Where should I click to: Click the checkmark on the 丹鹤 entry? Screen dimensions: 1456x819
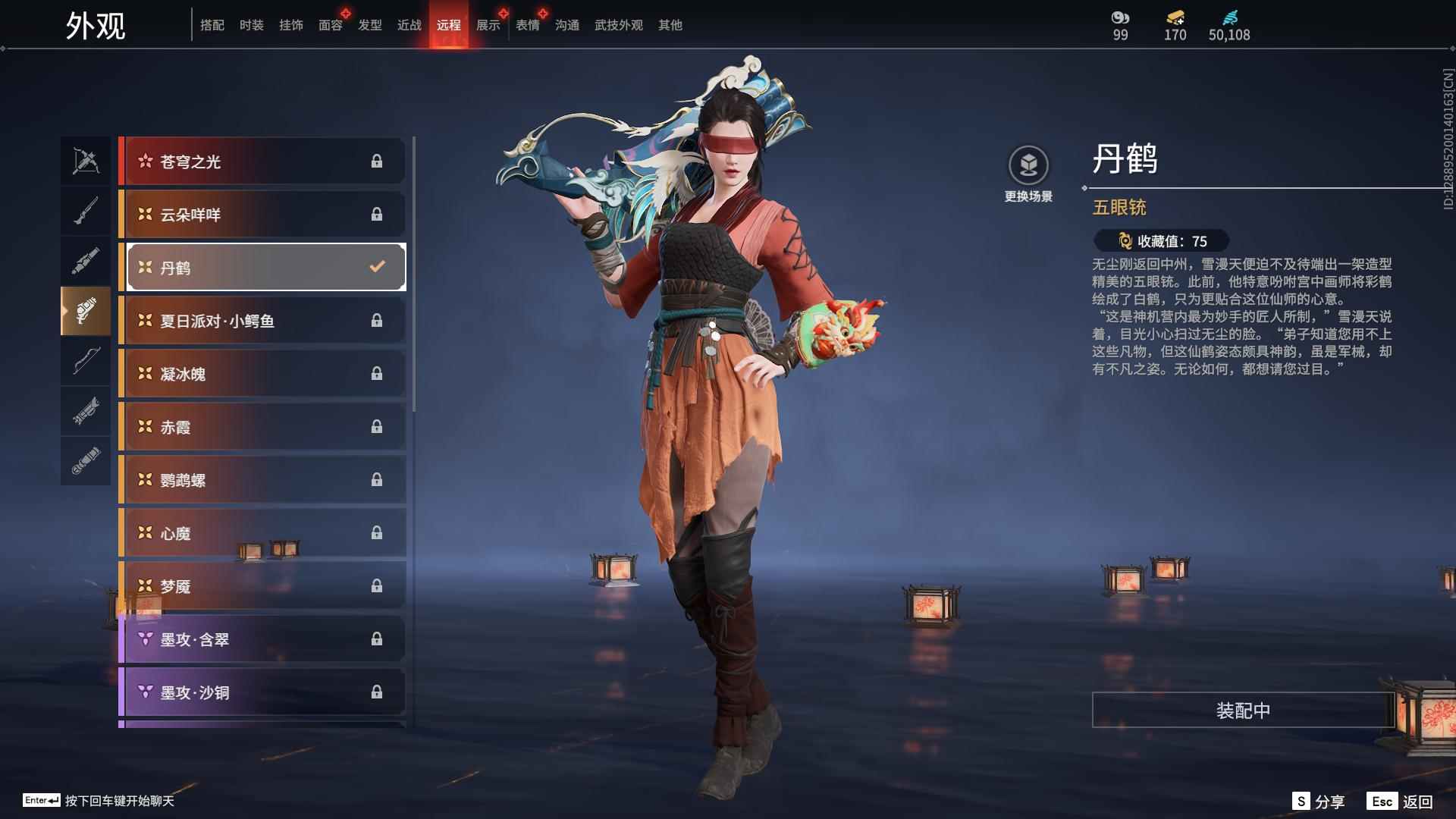click(375, 266)
